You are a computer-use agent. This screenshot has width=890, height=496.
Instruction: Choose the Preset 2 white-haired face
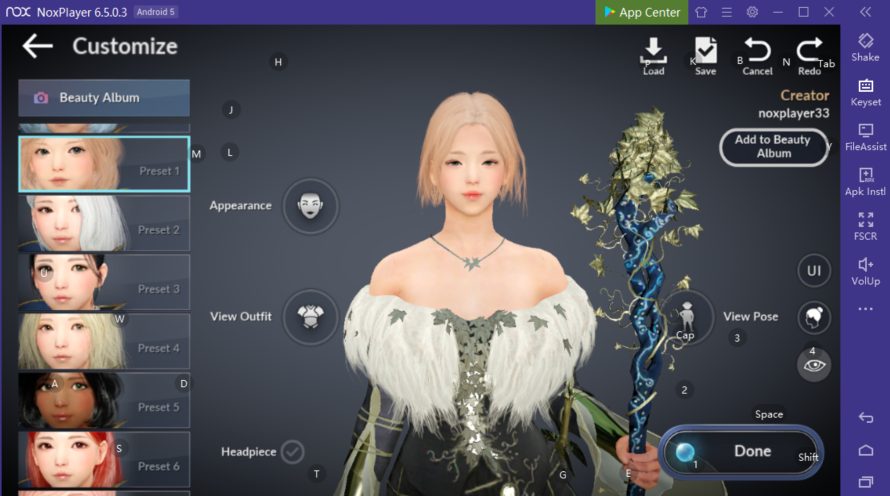[x=104, y=223]
